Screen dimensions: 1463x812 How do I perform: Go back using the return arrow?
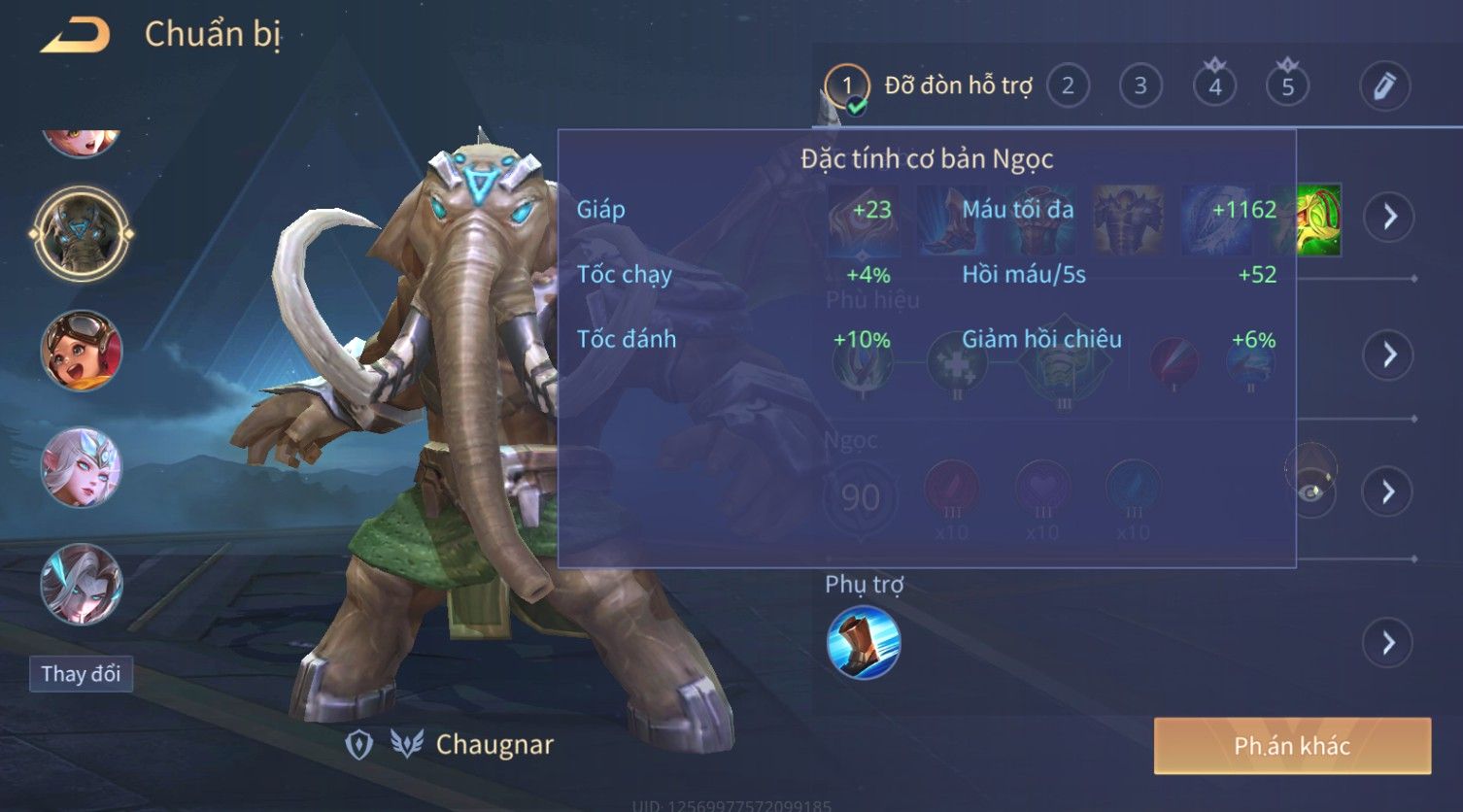tap(75, 36)
